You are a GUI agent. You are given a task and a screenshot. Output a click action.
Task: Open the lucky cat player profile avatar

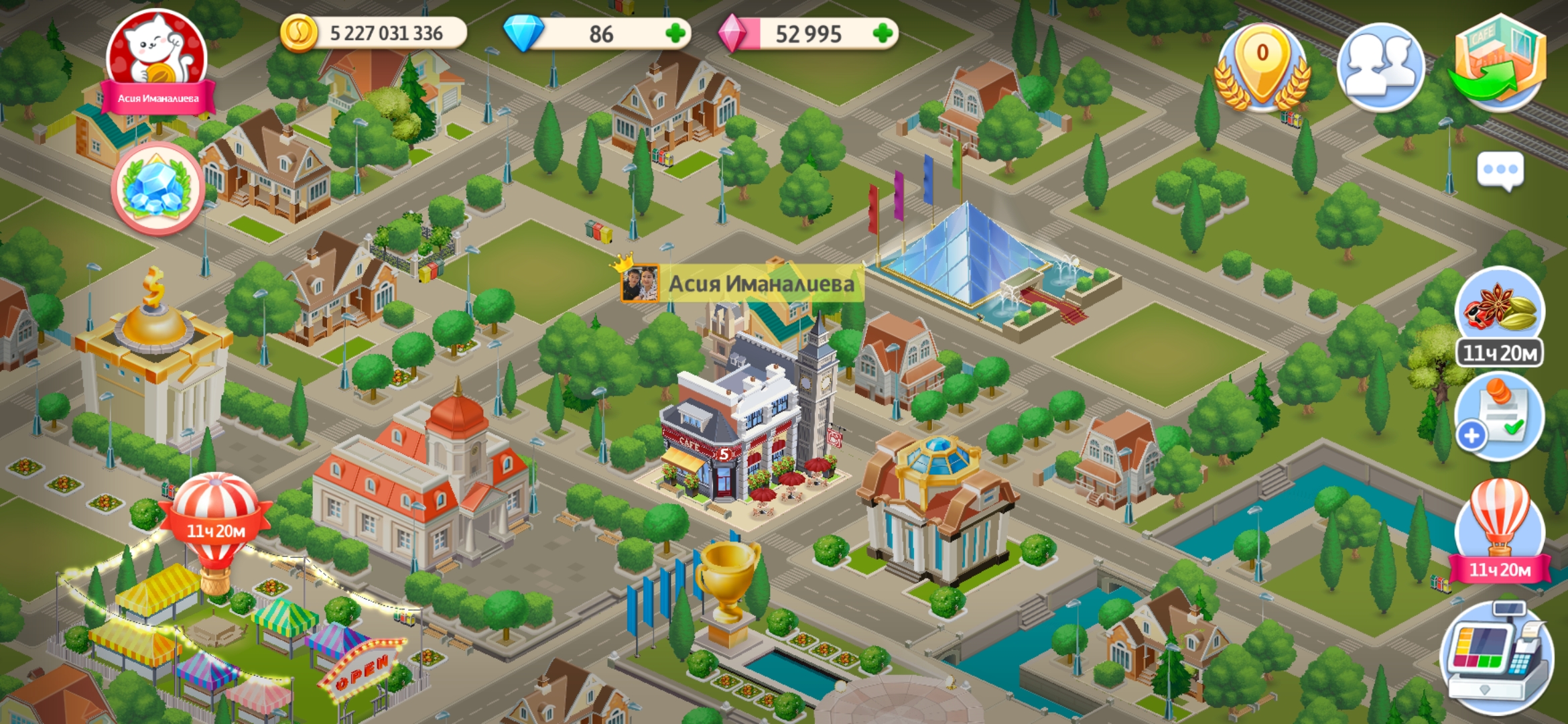157,60
